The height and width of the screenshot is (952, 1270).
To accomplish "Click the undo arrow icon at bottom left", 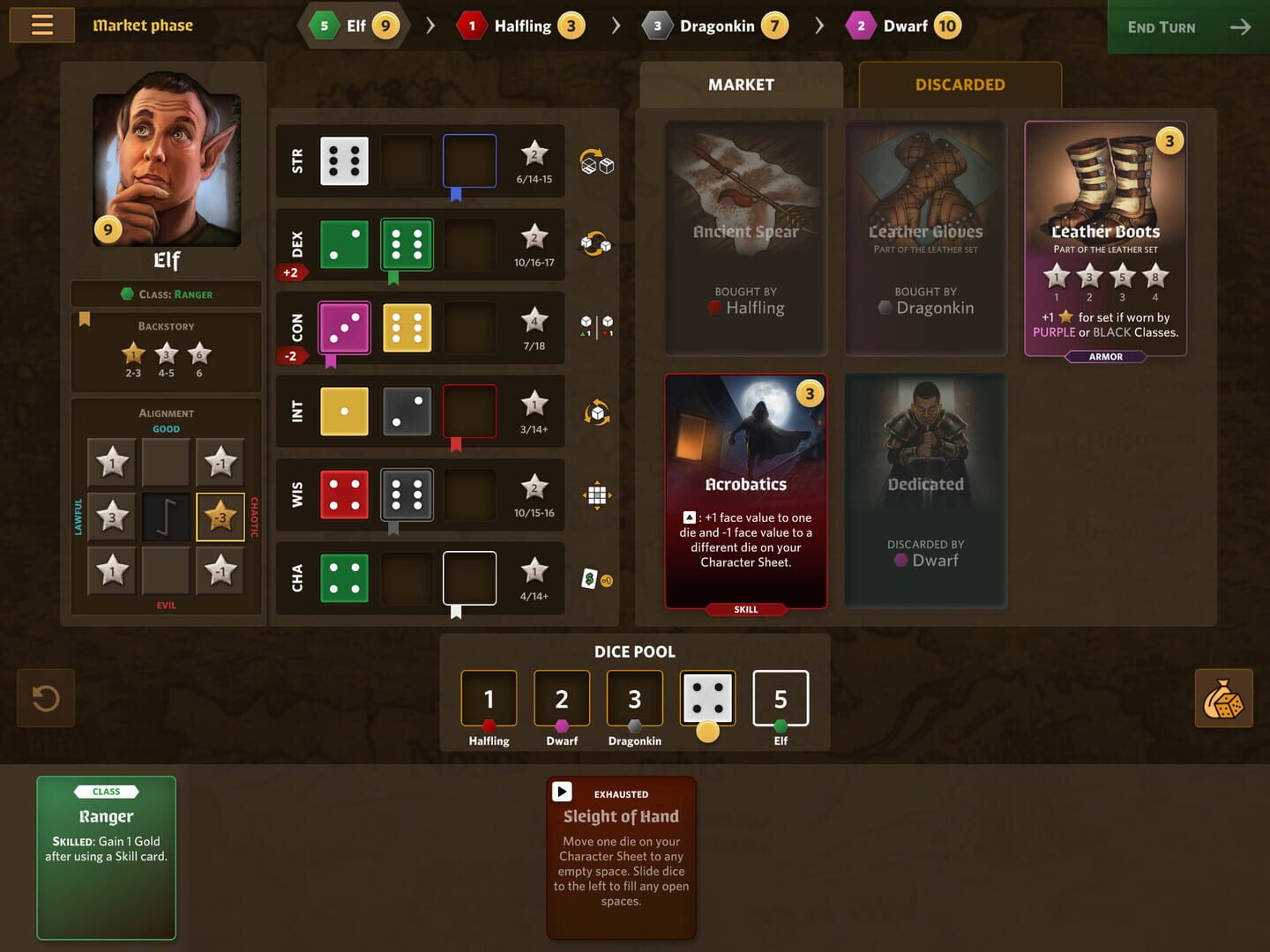I will pyautogui.click(x=46, y=697).
